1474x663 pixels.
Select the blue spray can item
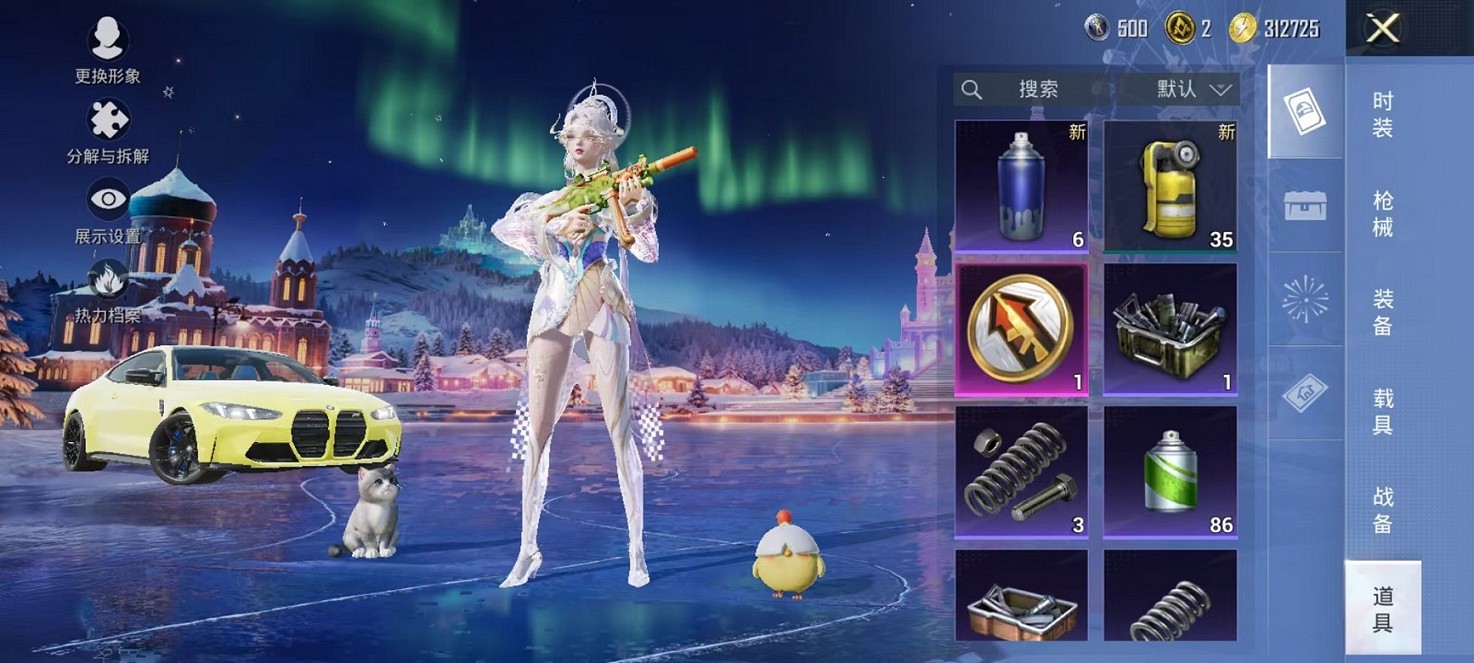1021,185
